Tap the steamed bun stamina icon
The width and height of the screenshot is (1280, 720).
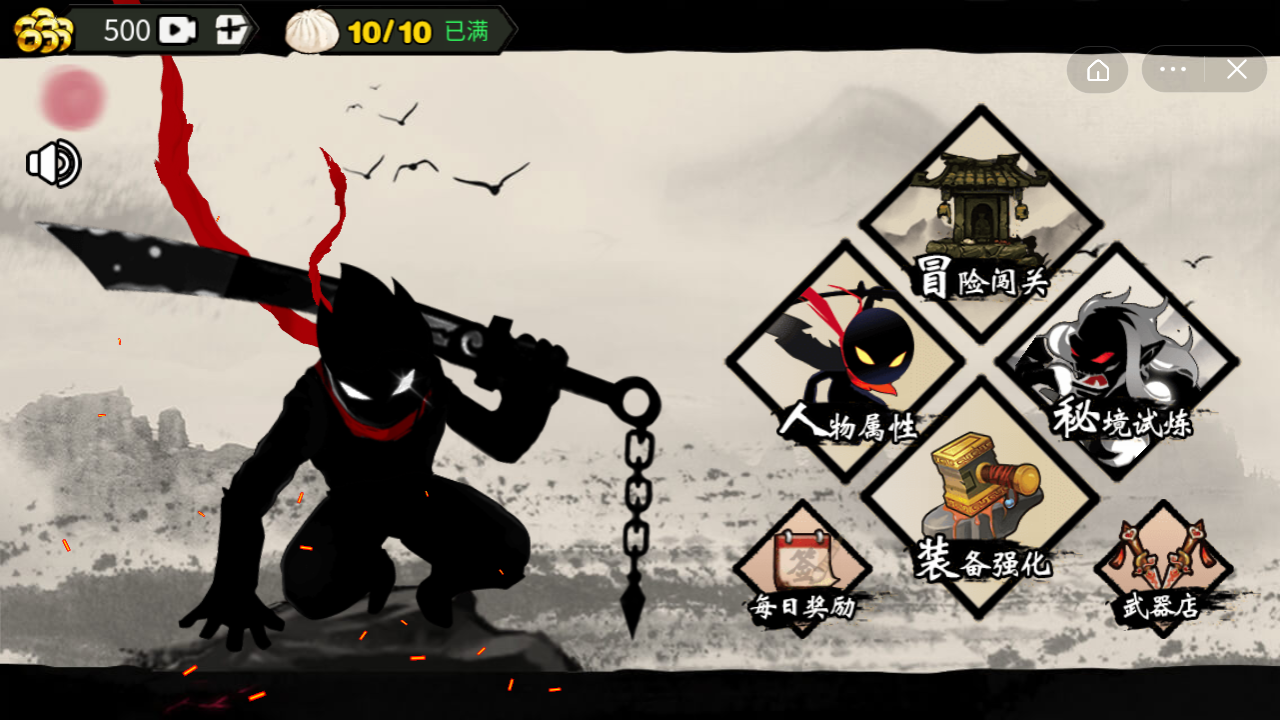[x=313, y=31]
